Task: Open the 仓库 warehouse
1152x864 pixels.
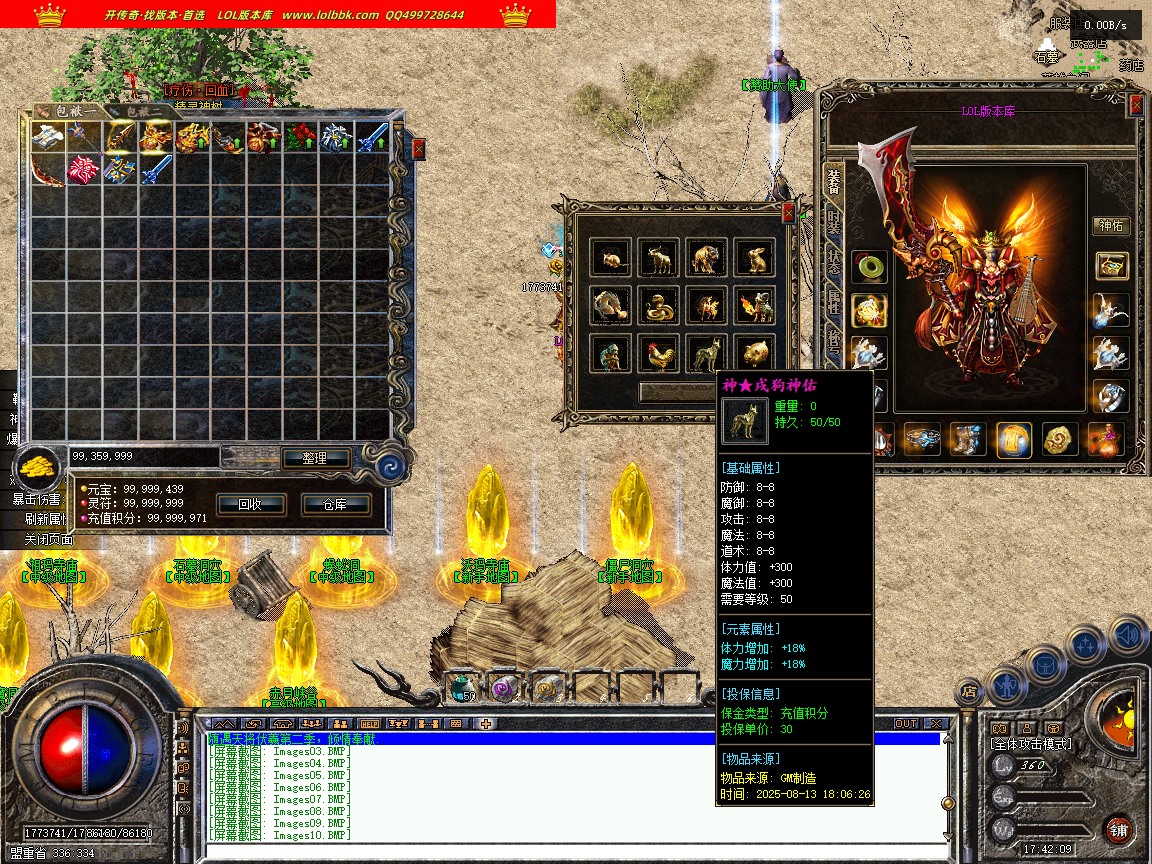Action: (336, 504)
